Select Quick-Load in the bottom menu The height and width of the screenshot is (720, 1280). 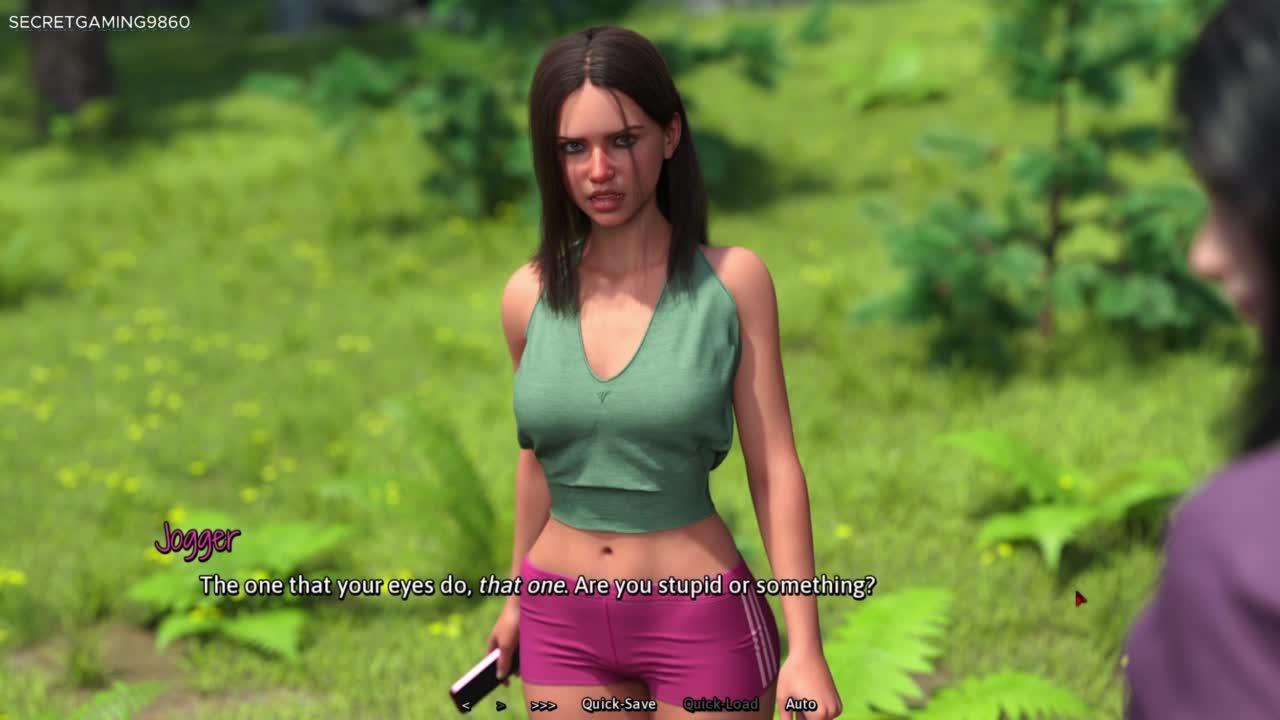click(720, 704)
